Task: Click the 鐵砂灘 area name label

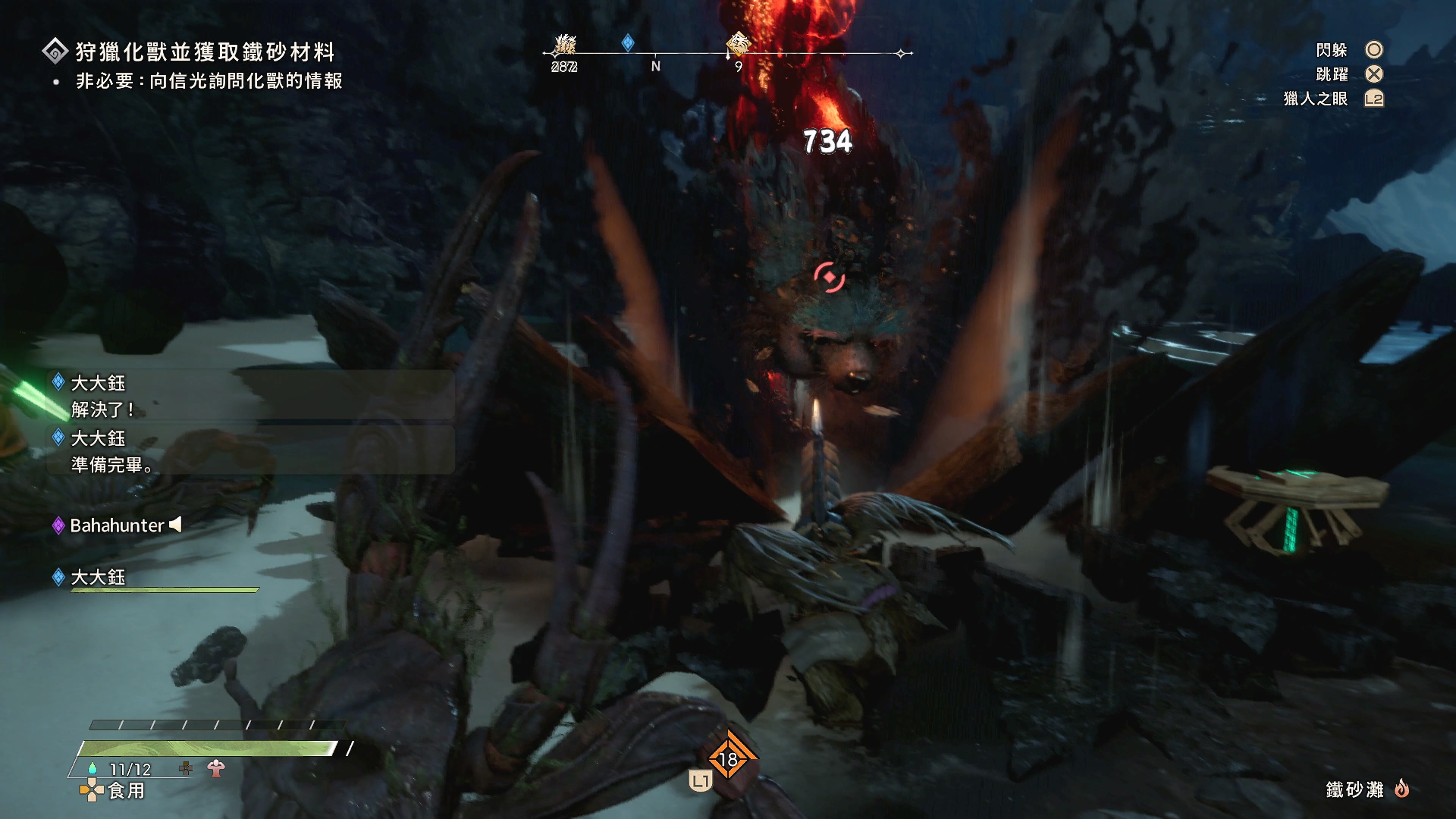Action: (1354, 789)
